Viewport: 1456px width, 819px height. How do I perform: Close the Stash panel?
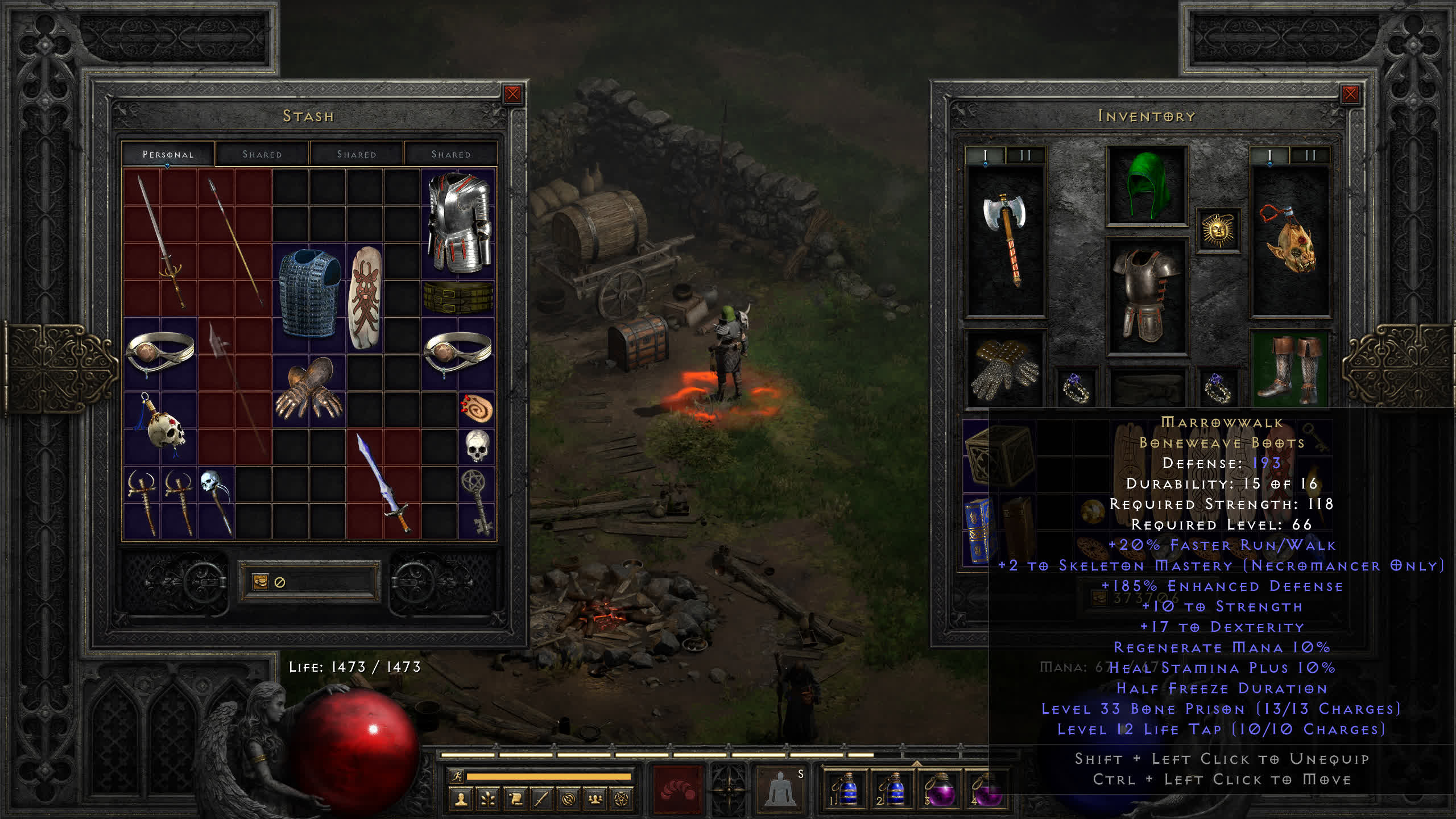coord(512,94)
